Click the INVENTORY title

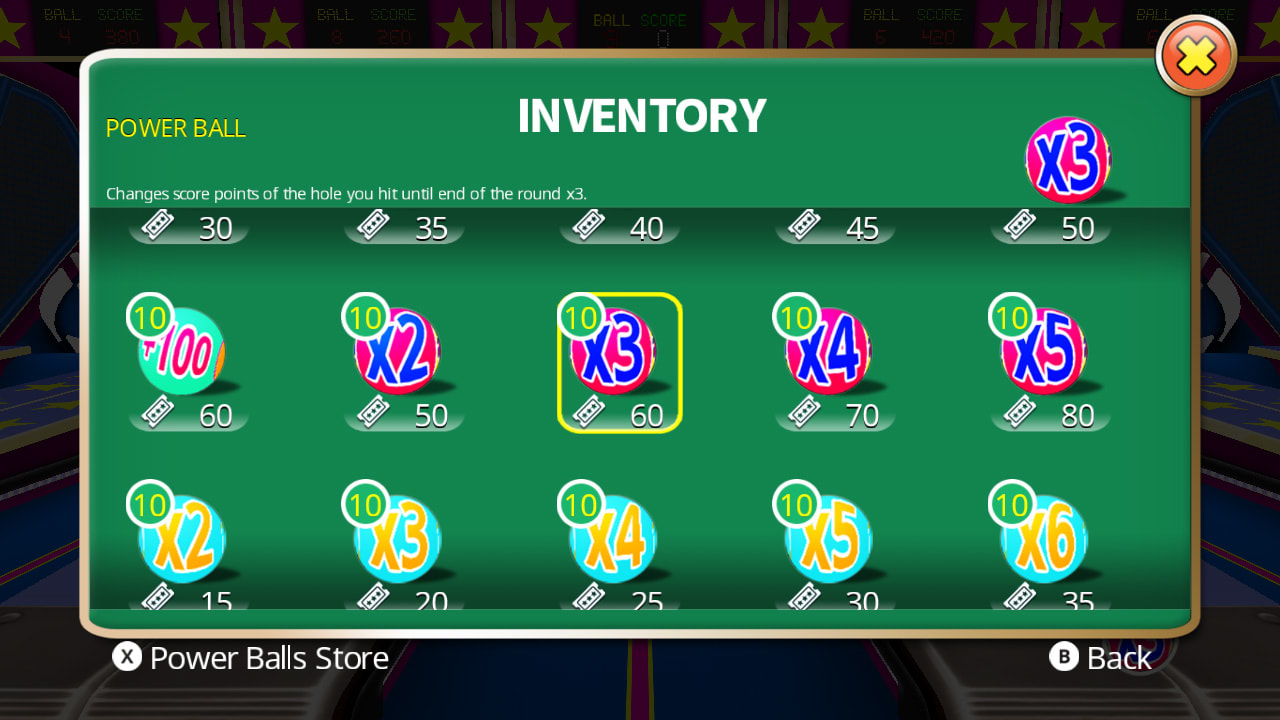pyautogui.click(x=641, y=115)
